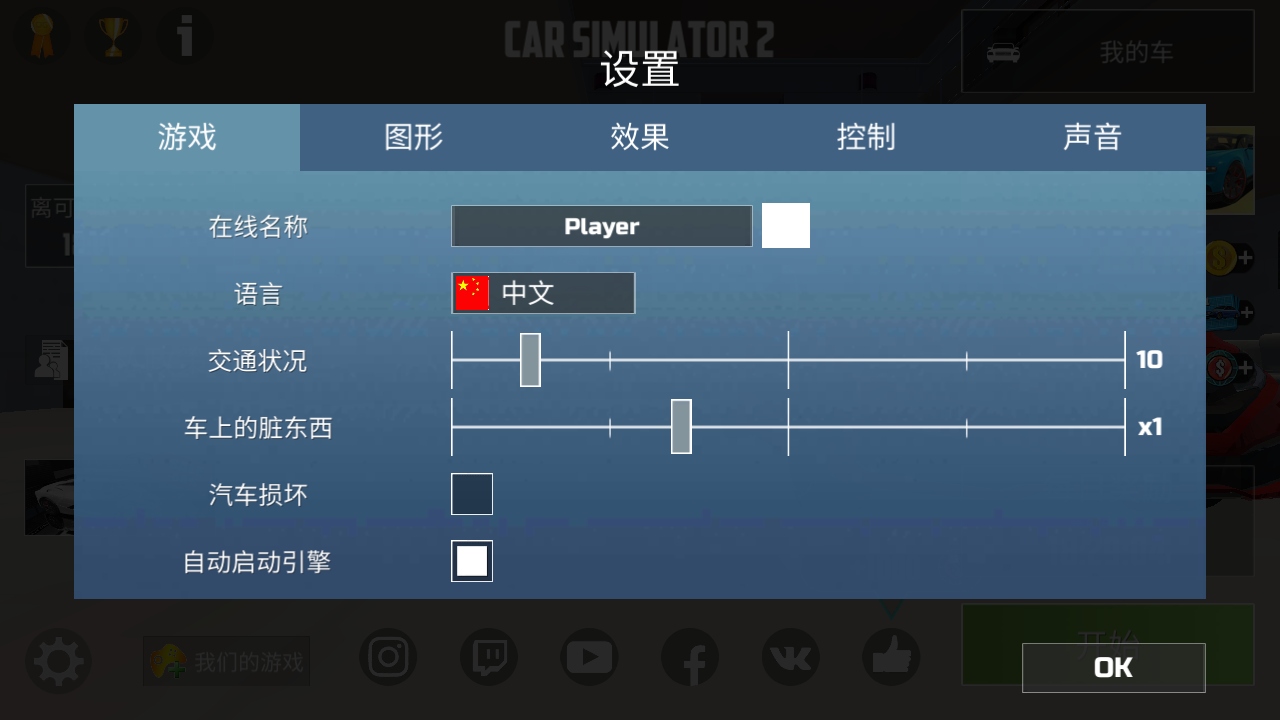Click the Player name input field
Viewport: 1280px width, 720px height.
pyautogui.click(x=601, y=226)
